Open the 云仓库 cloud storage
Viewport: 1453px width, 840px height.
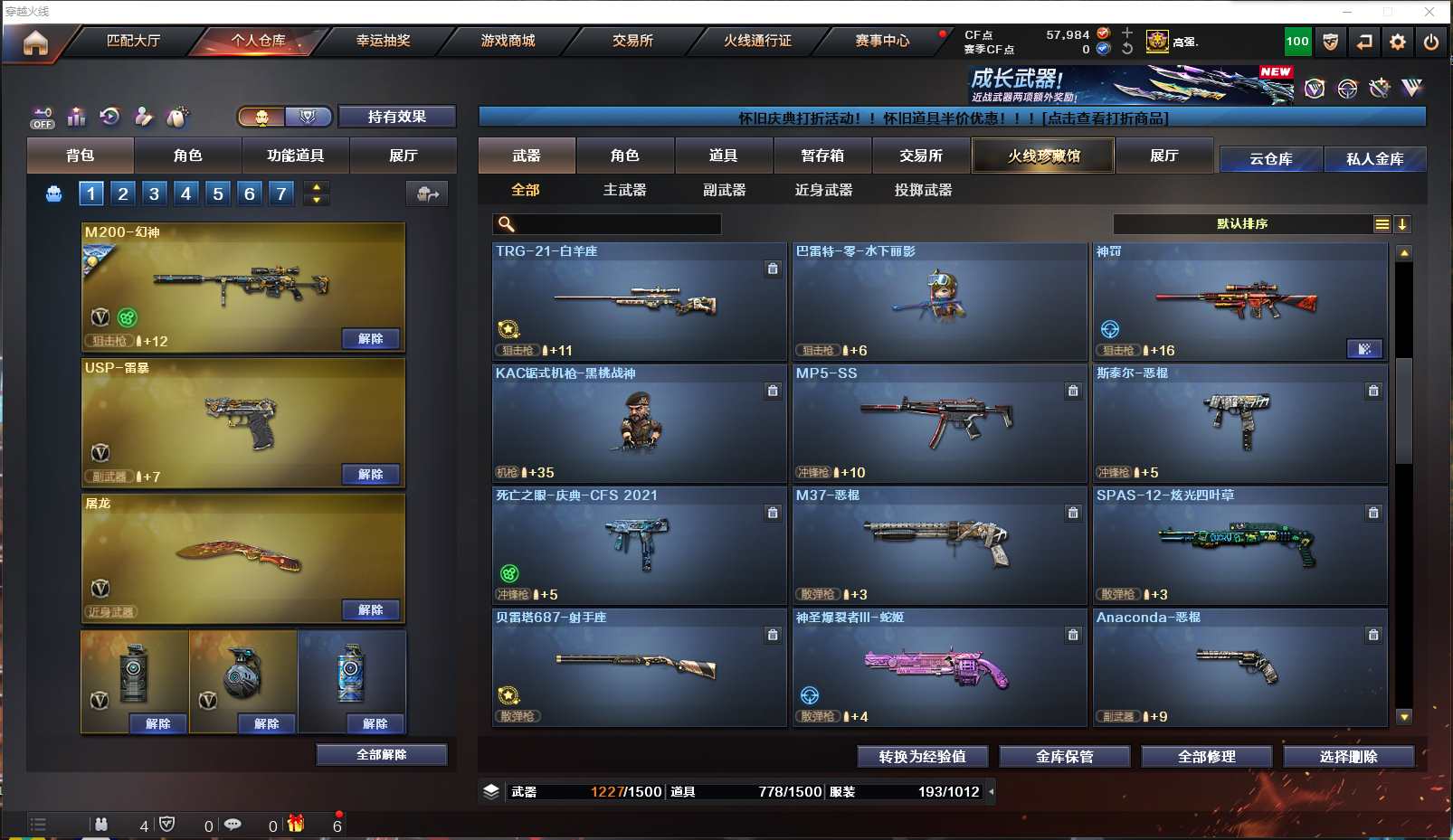tap(1270, 159)
